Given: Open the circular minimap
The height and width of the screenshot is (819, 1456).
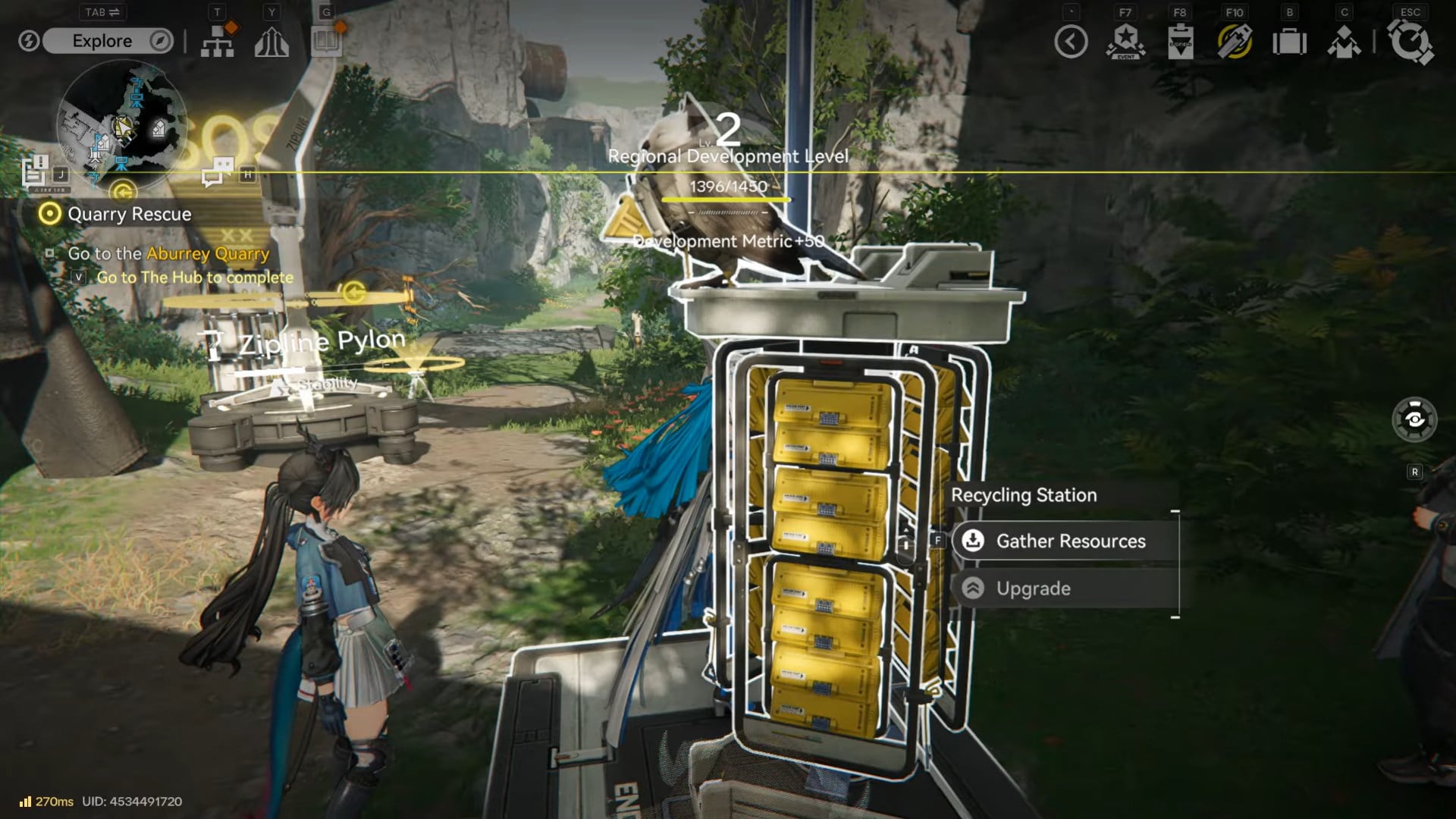Looking at the screenshot, I should click(121, 125).
